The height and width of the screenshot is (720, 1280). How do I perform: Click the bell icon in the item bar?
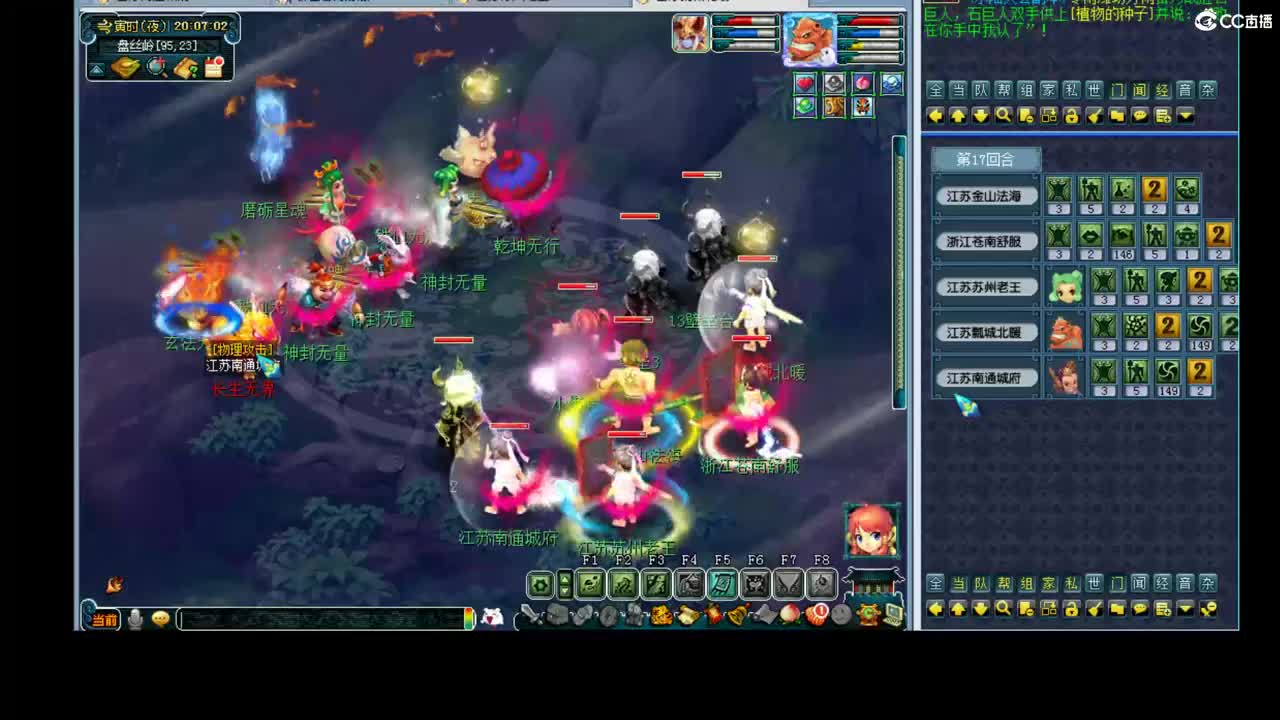click(736, 614)
